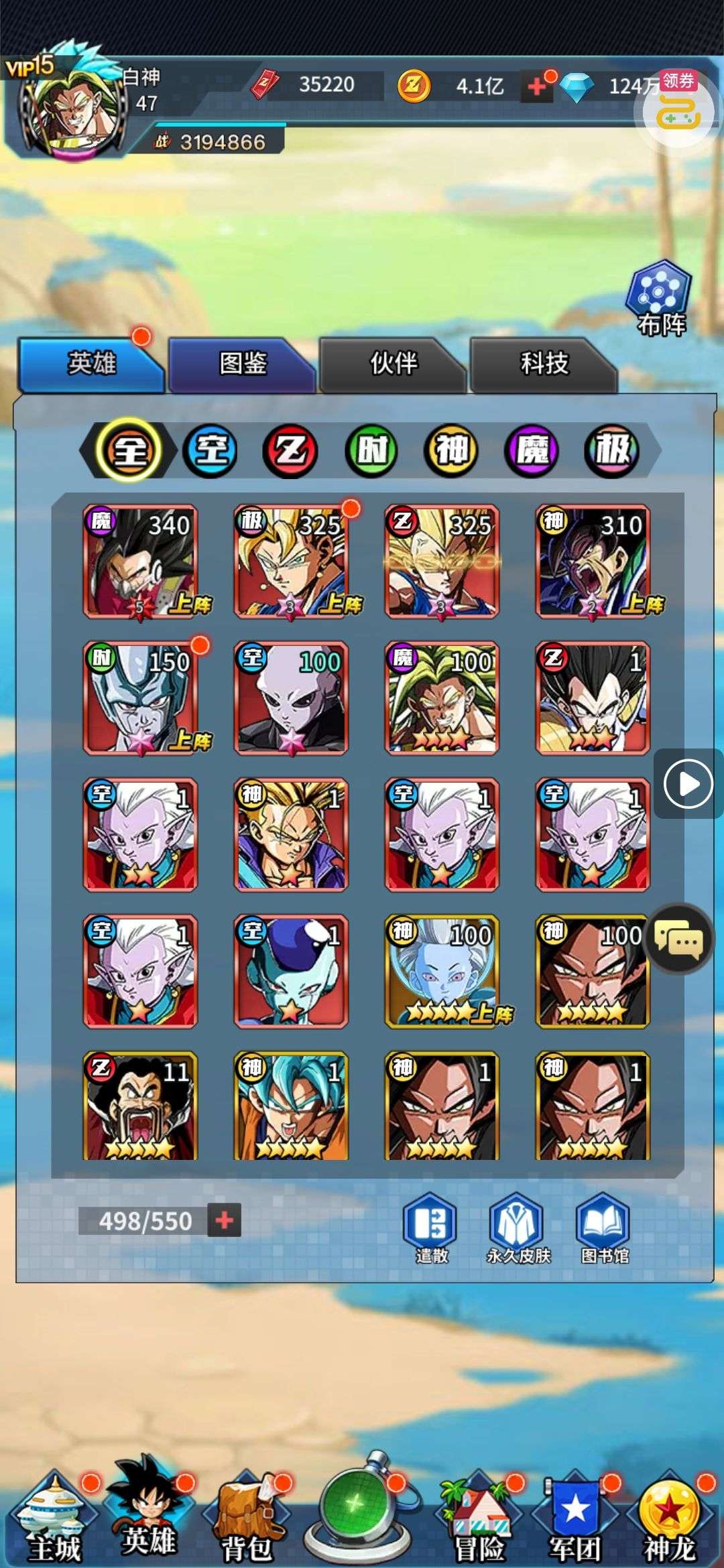Screen dimensions: 724x1568
Task: Show only 魔 type heroes
Action: (532, 450)
